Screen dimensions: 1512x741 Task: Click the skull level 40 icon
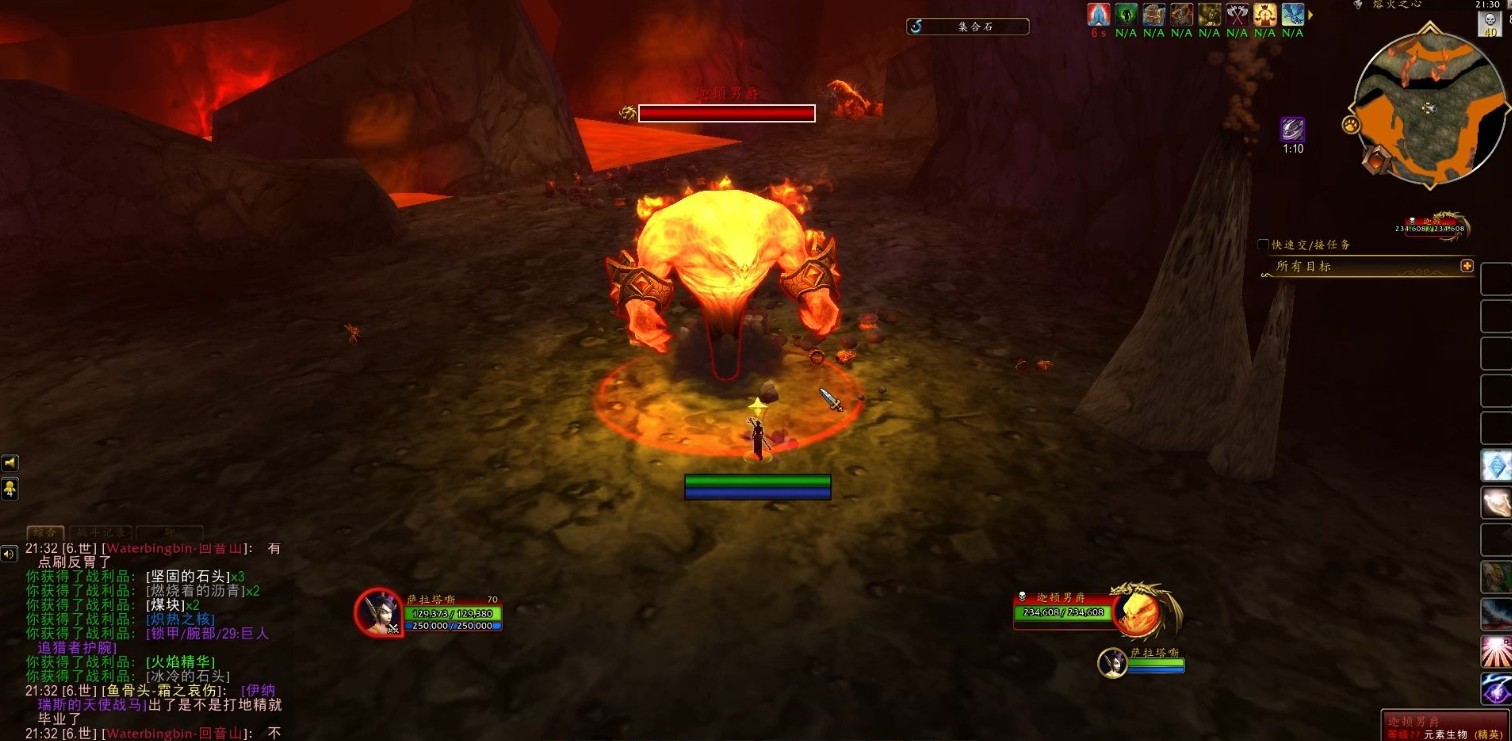(1489, 24)
